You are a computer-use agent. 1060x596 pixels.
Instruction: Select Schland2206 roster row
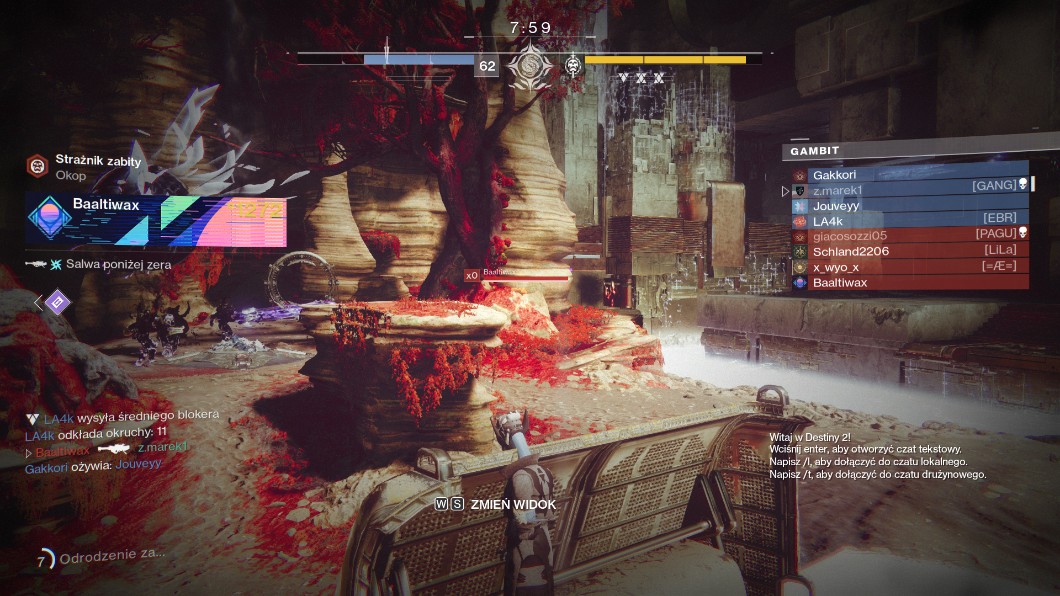908,251
